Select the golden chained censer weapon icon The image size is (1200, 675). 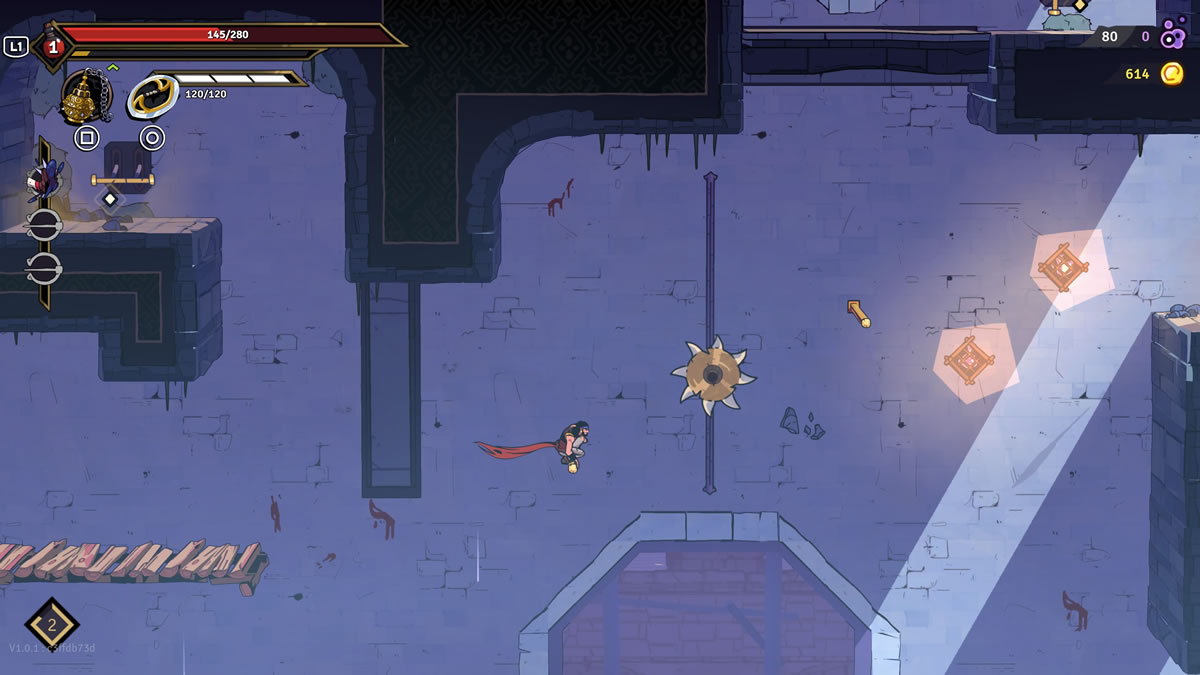click(x=86, y=97)
